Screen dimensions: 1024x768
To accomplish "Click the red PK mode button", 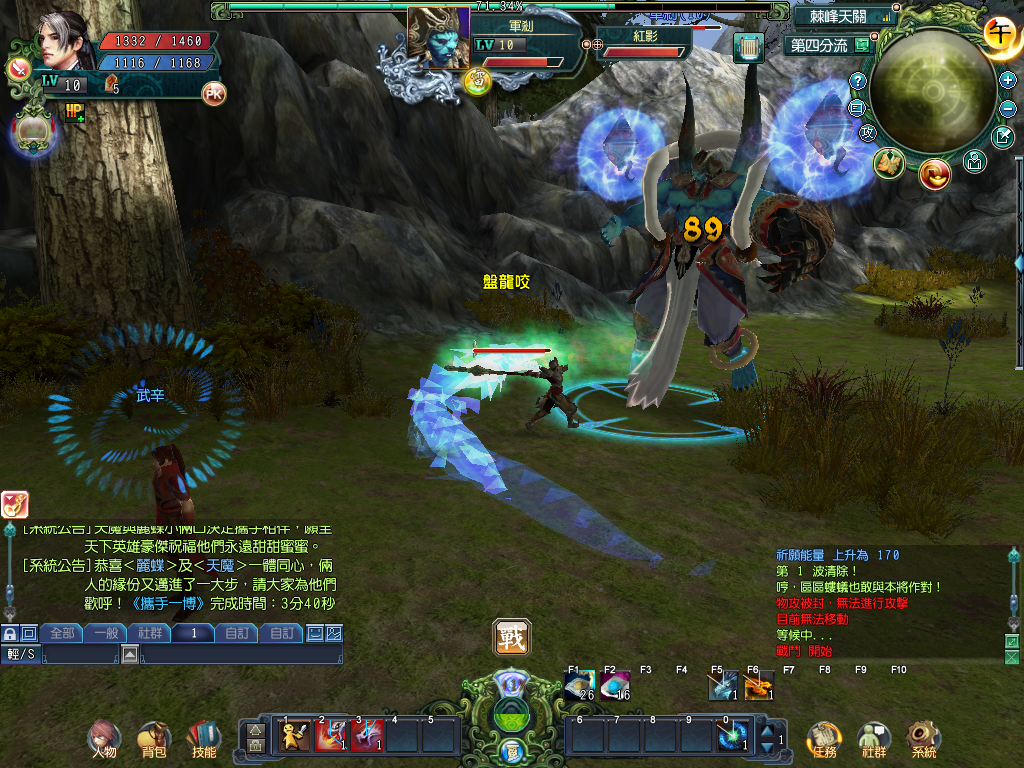I will pyautogui.click(x=214, y=94).
